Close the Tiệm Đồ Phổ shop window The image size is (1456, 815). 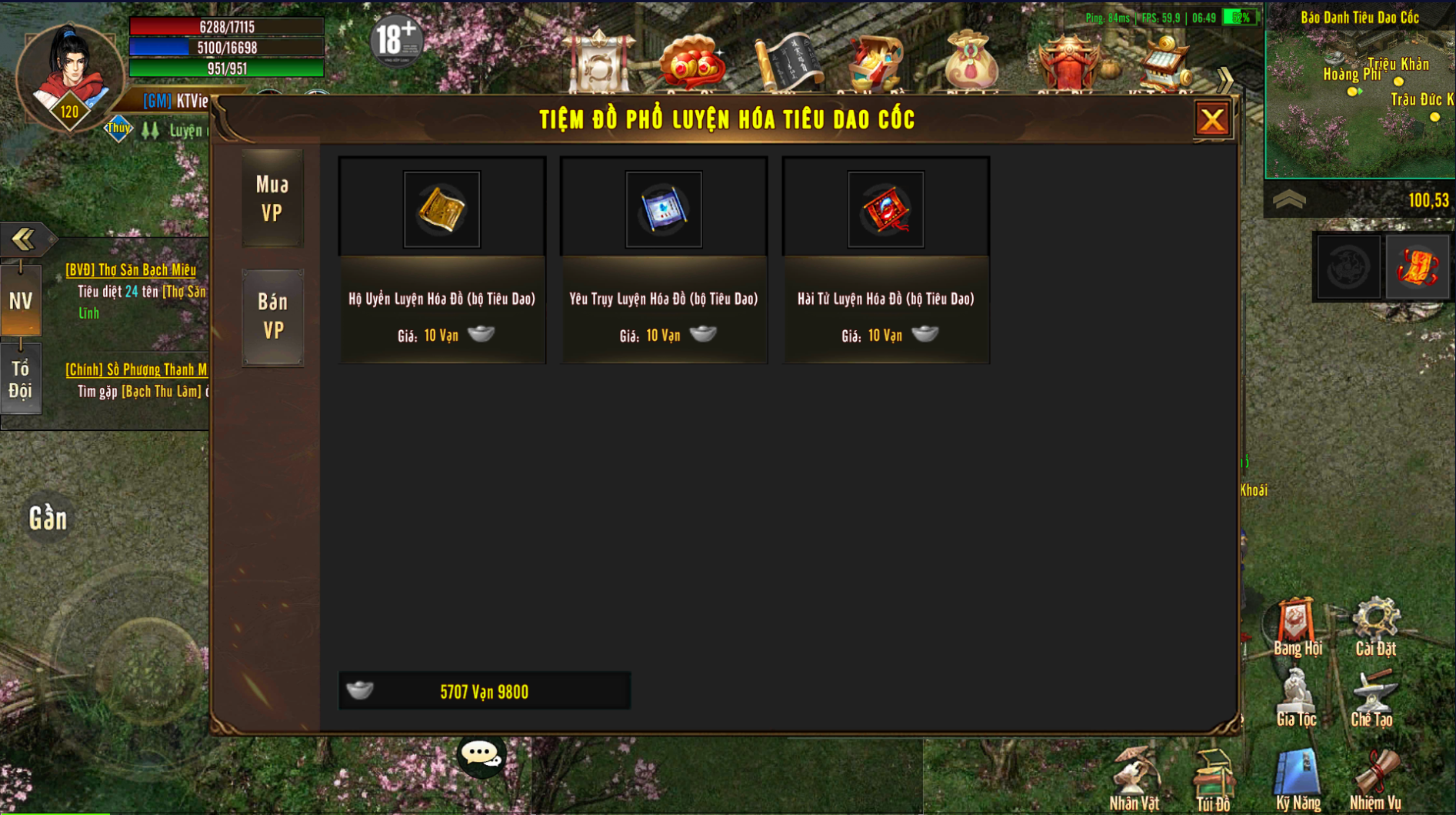tap(1212, 120)
